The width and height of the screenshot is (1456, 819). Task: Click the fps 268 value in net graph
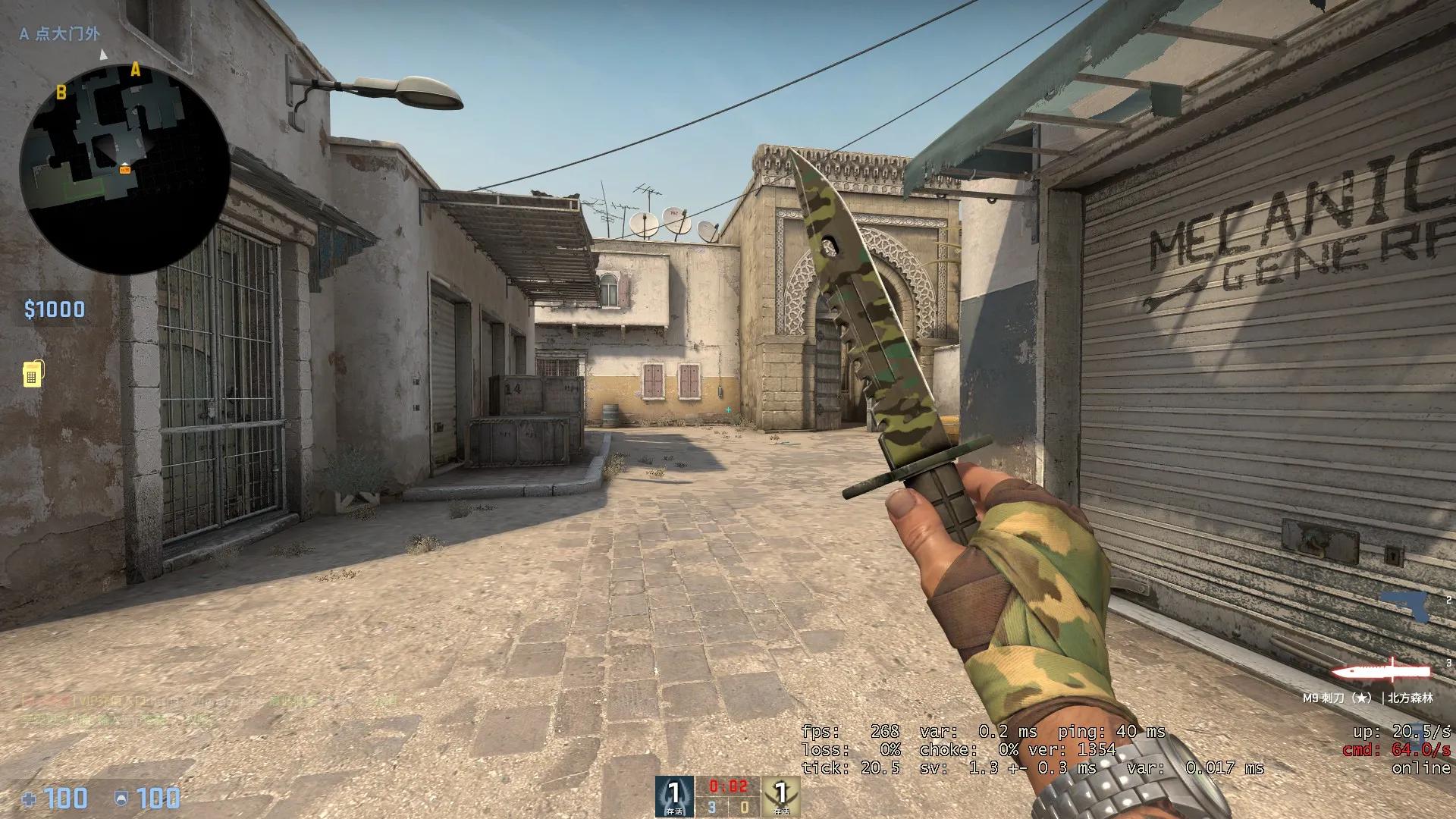(x=886, y=733)
